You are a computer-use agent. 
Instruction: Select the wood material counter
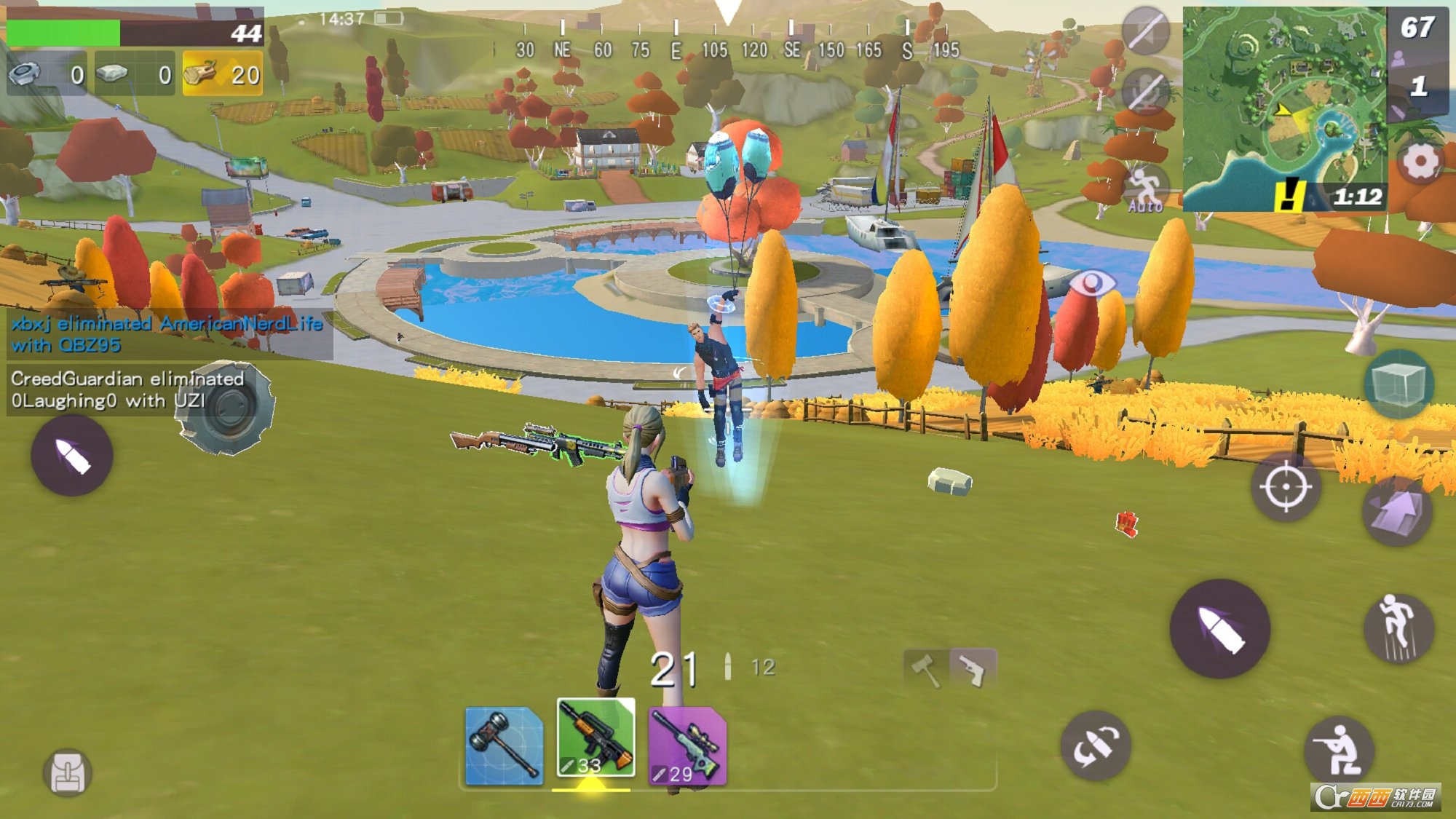222,74
